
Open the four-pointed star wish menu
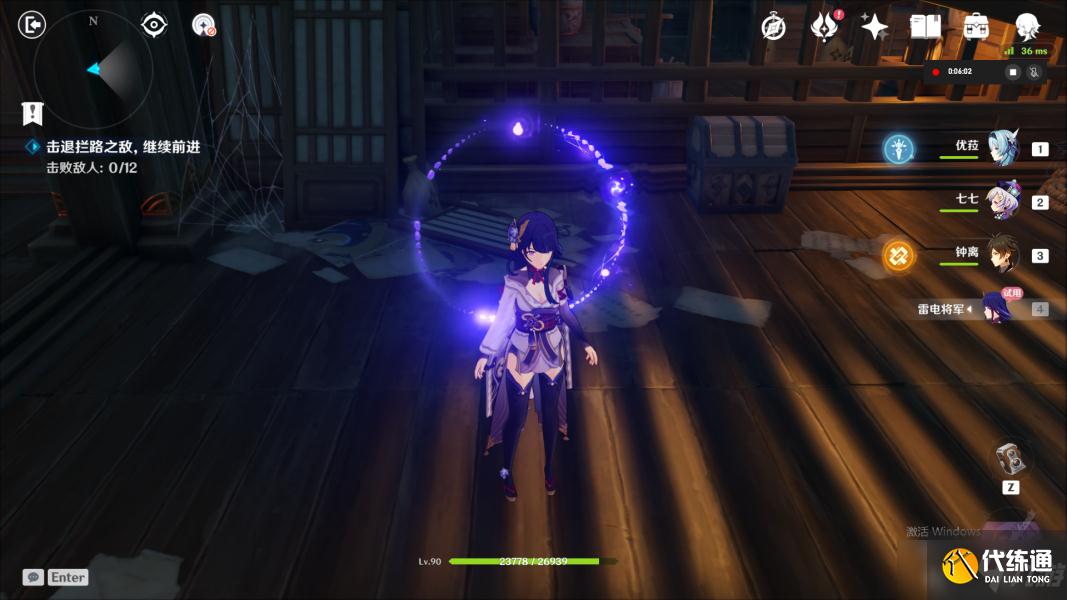click(875, 27)
